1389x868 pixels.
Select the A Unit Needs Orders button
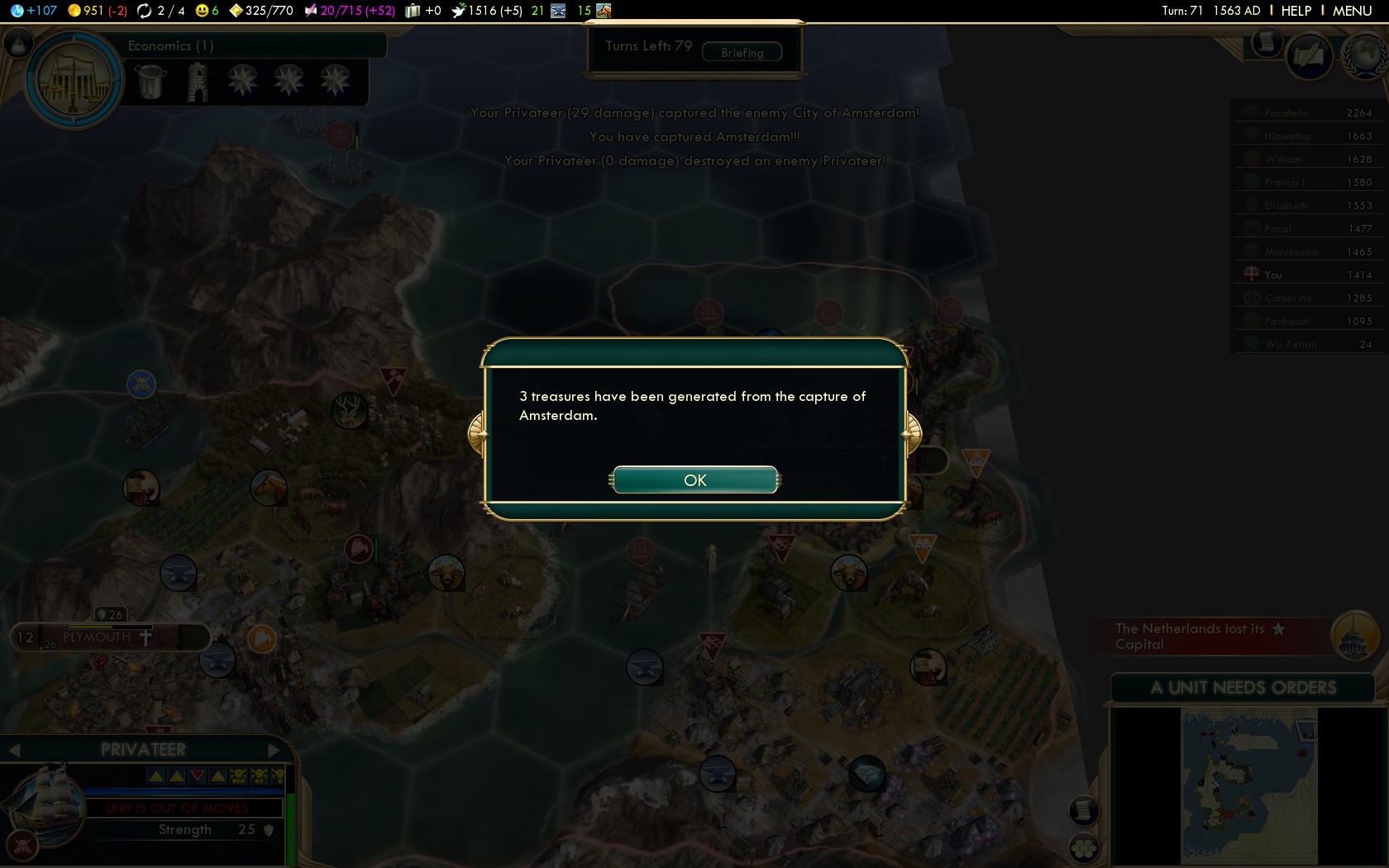click(1242, 688)
